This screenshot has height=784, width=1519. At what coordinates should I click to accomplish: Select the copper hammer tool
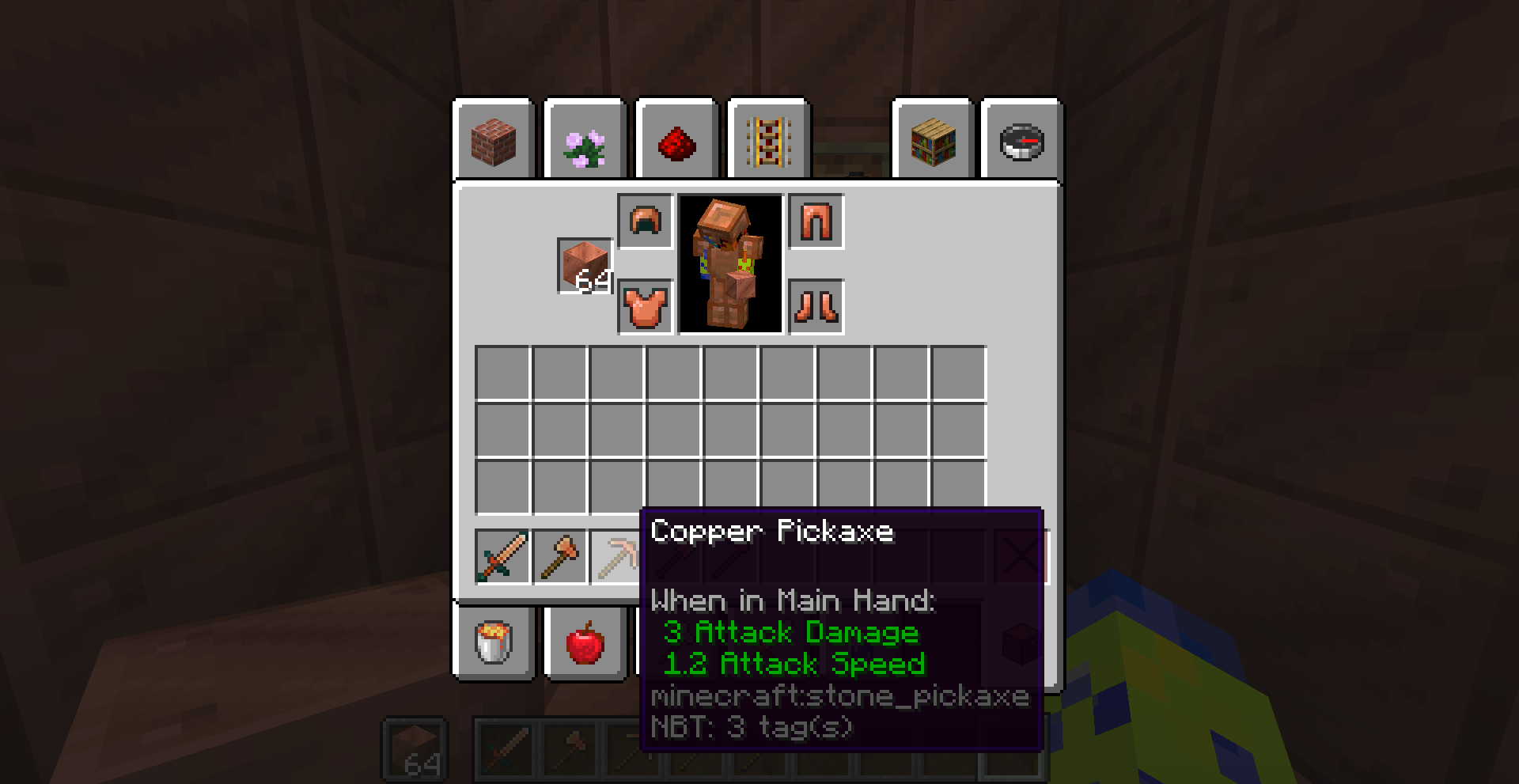coord(560,556)
